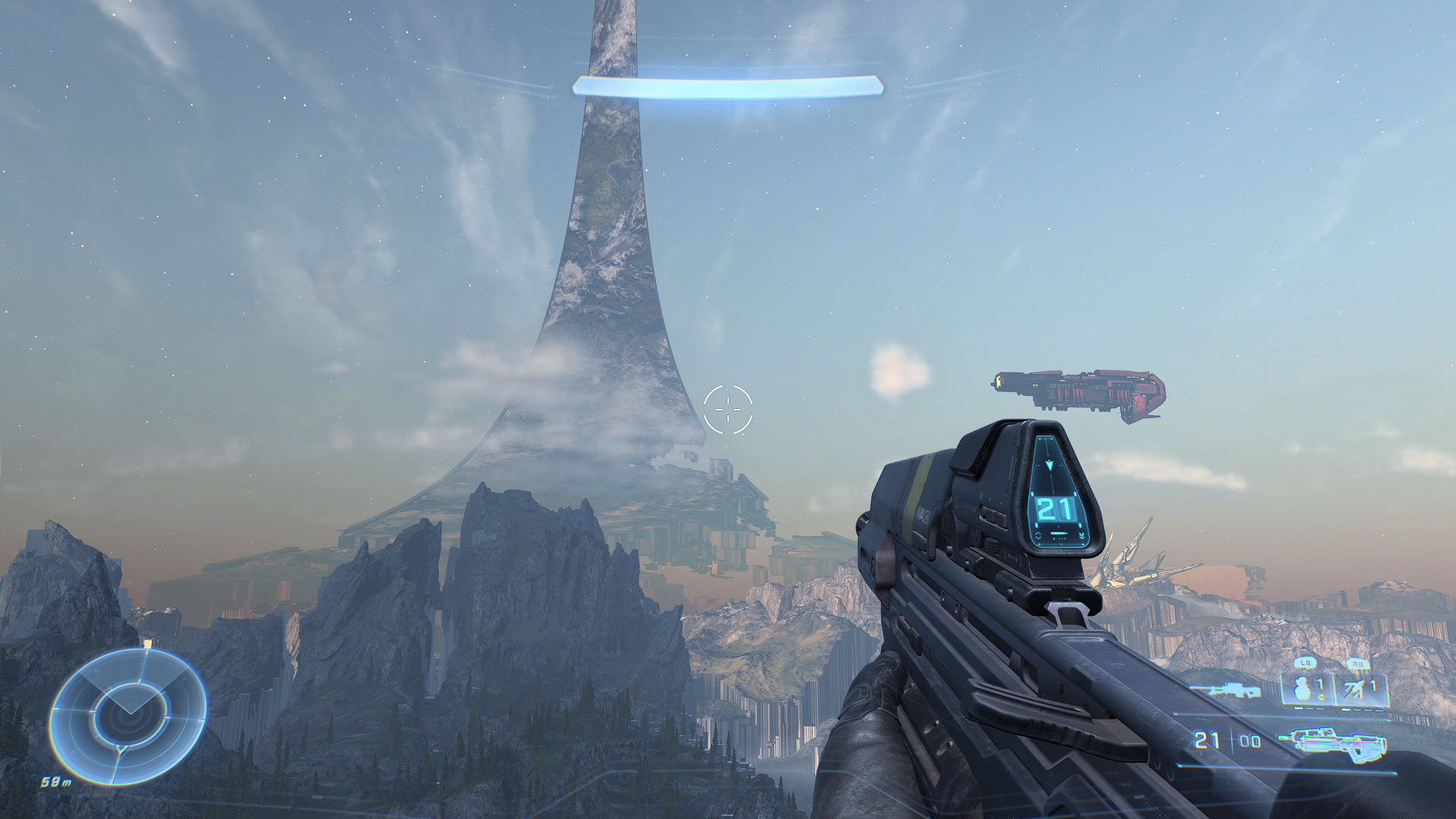Select the snowman equipment icon in LB slot
The height and width of the screenshot is (819, 1456).
pos(1302,688)
